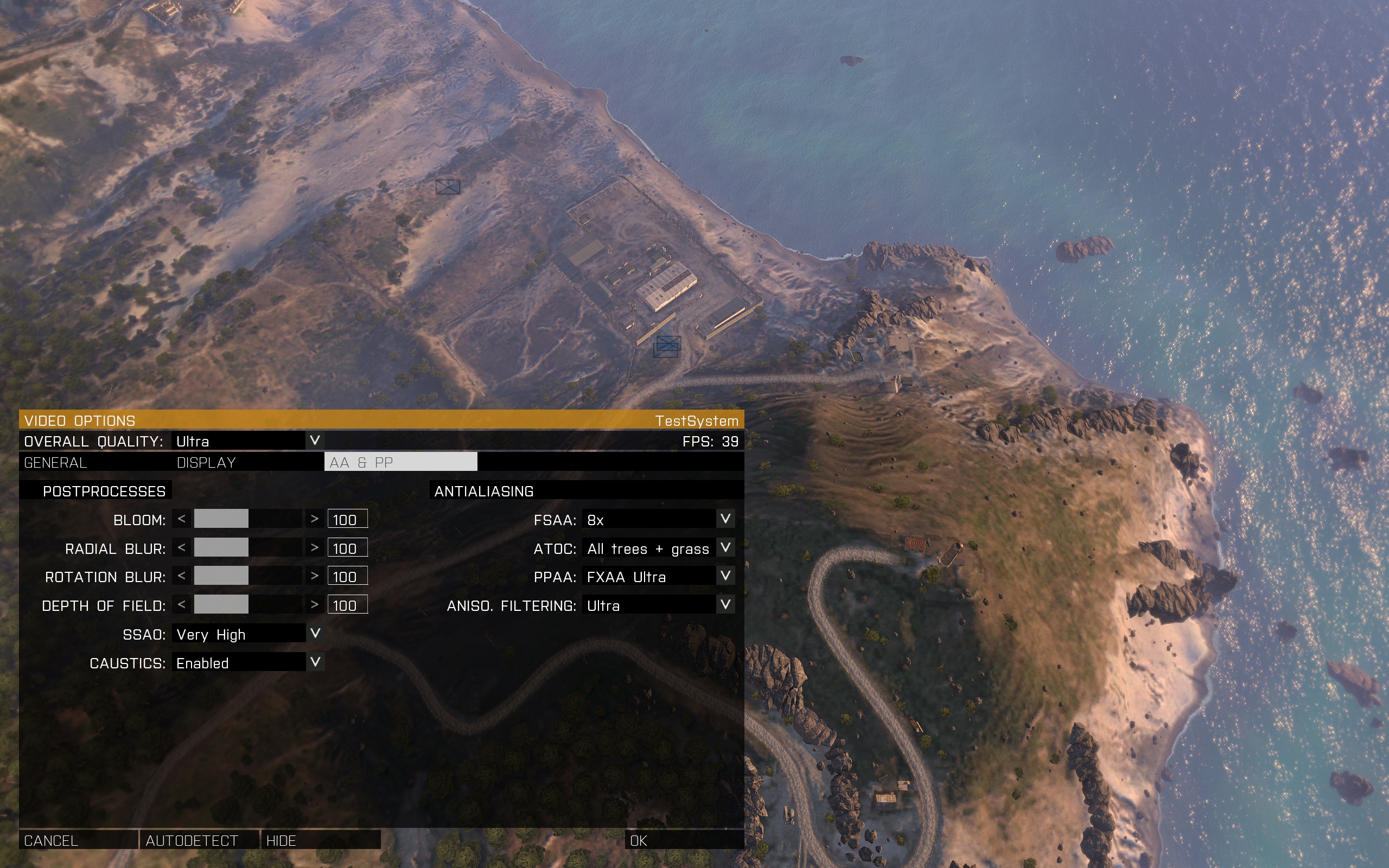Decrease Depth of Field with left arrow
The width and height of the screenshot is (1389, 868).
(x=181, y=604)
